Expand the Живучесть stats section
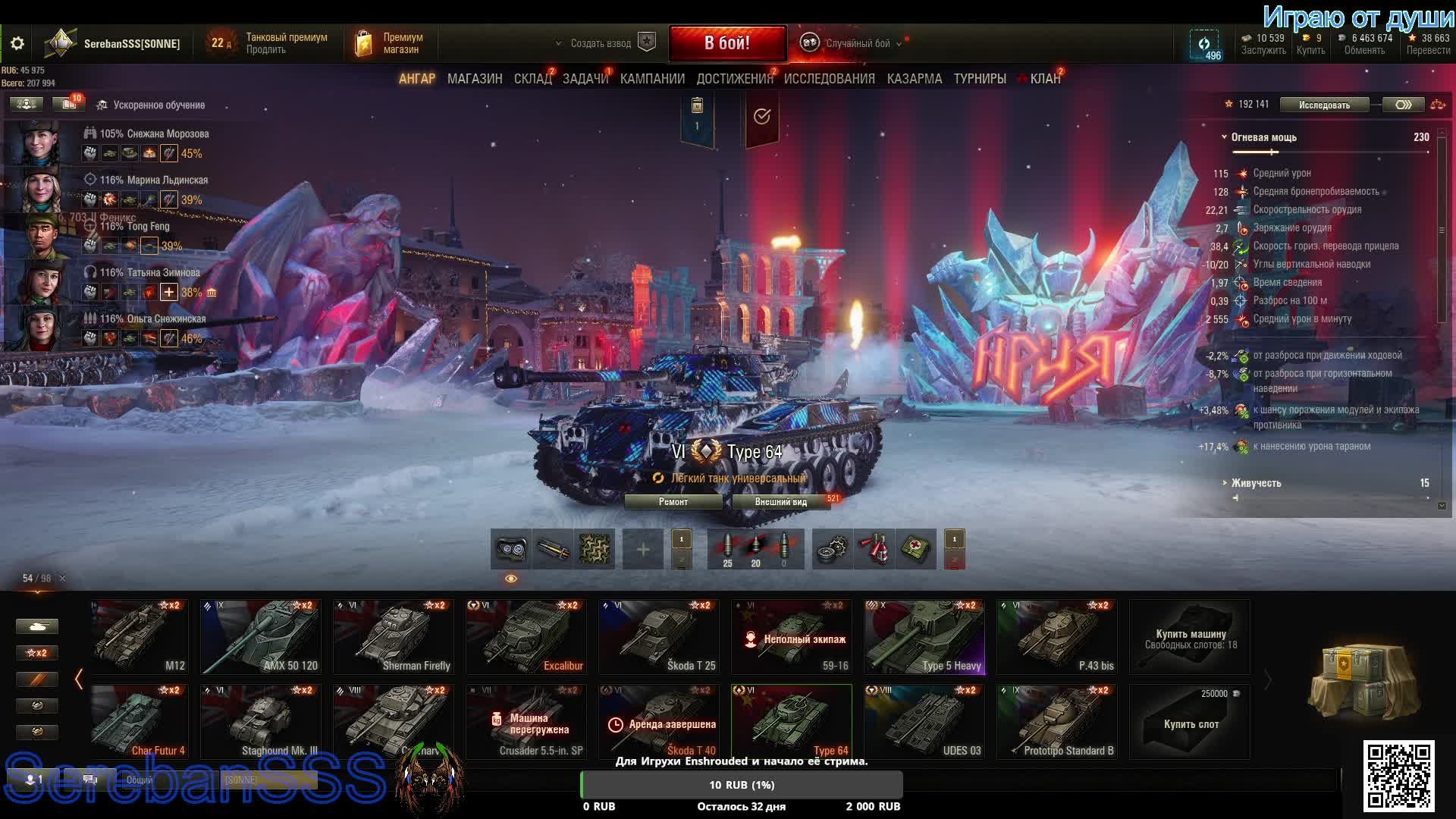Viewport: 1456px width, 819px height. tap(1256, 483)
